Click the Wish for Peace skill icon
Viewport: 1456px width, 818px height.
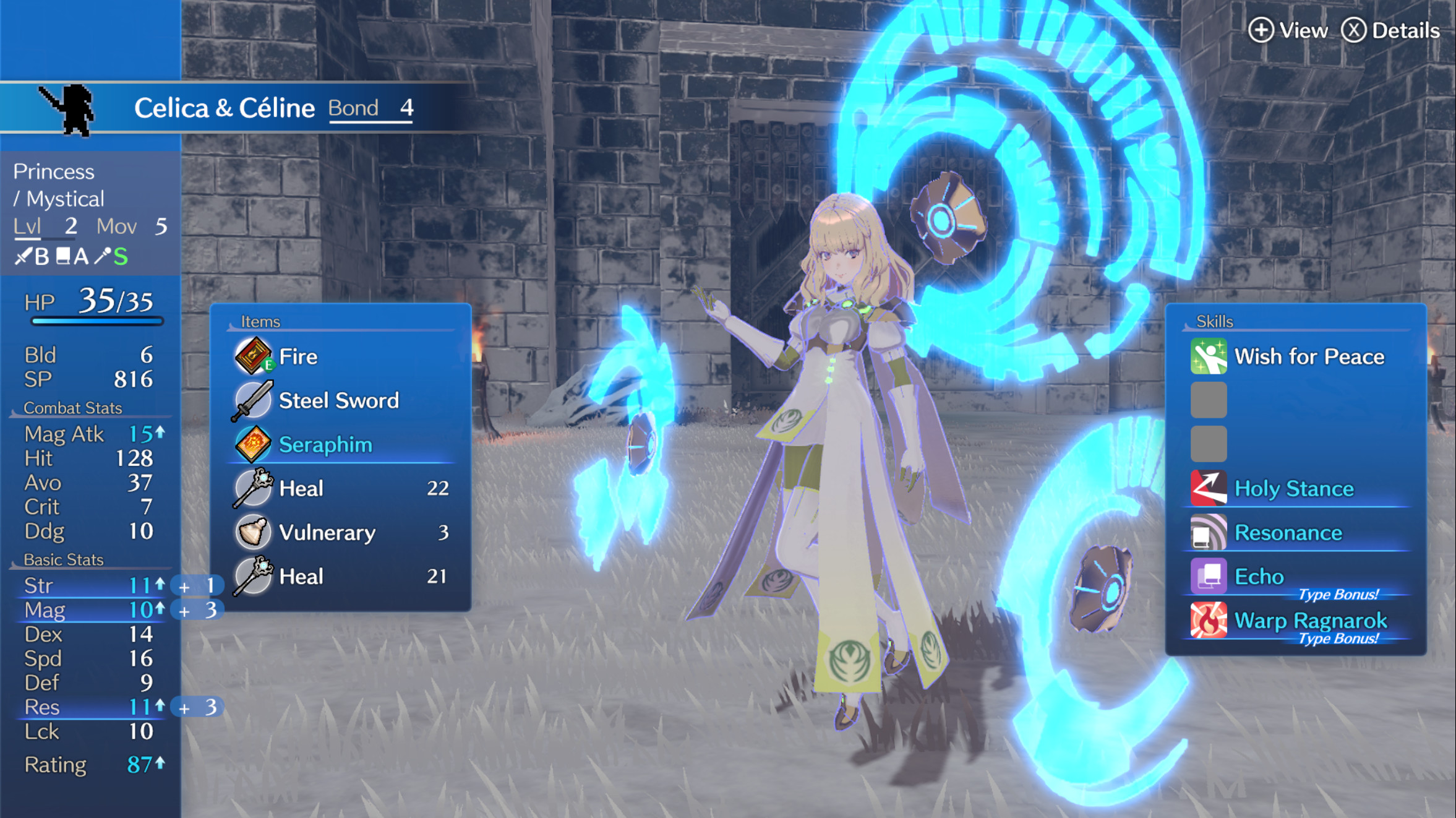click(1209, 356)
